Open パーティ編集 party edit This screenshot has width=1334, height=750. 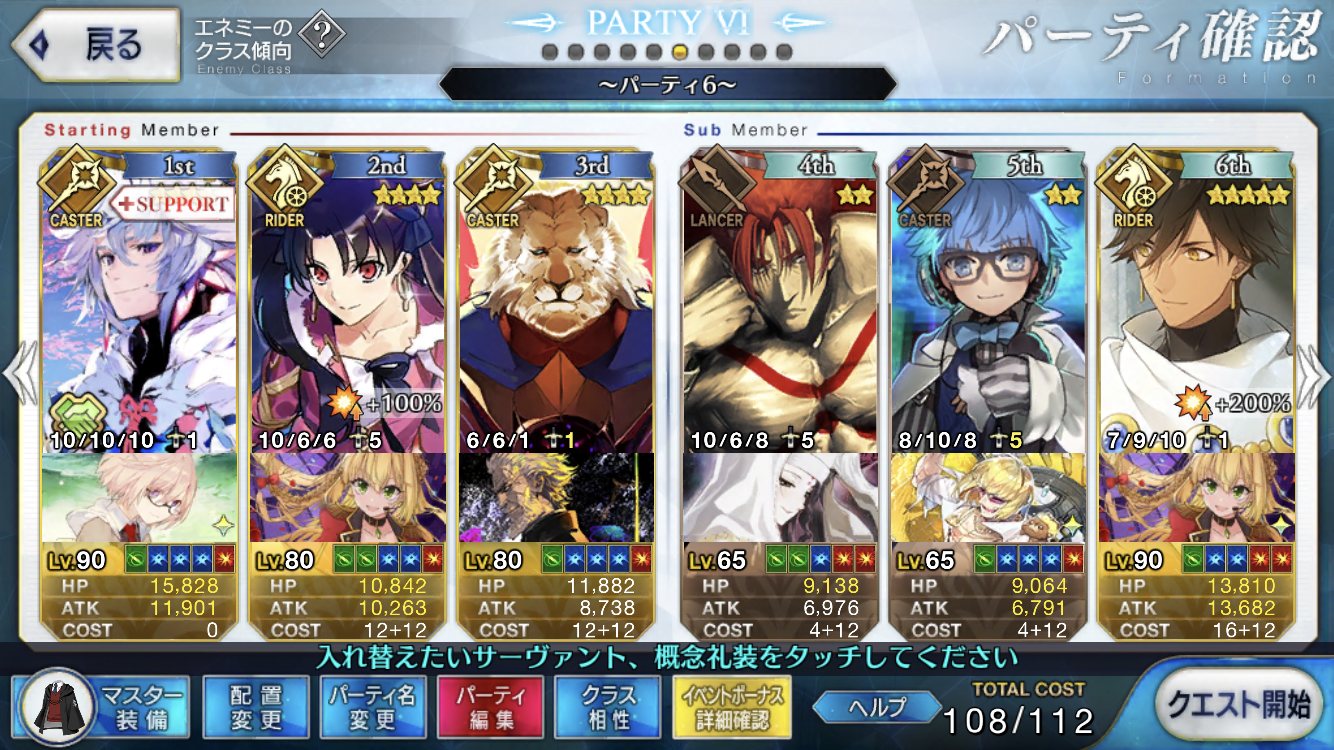[x=490, y=707]
